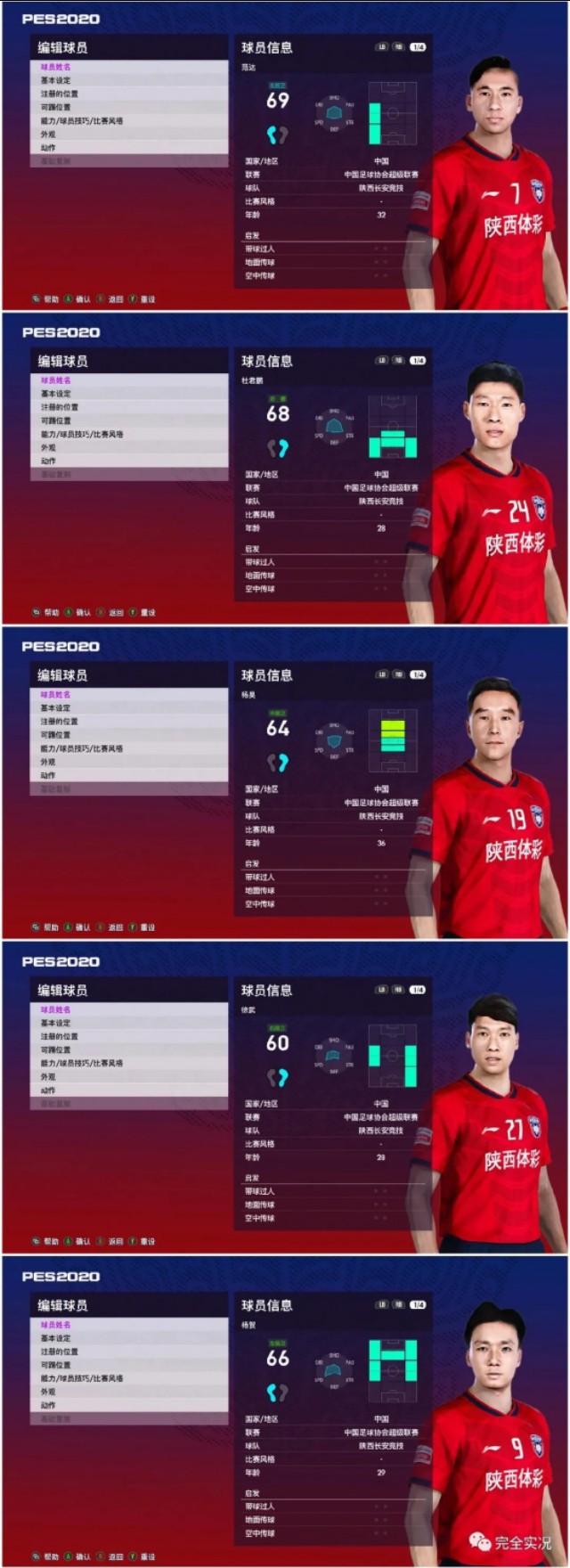This screenshot has width=570, height=1568.
Task: Open 动作 for the number 24 player
Action: [x=48, y=461]
